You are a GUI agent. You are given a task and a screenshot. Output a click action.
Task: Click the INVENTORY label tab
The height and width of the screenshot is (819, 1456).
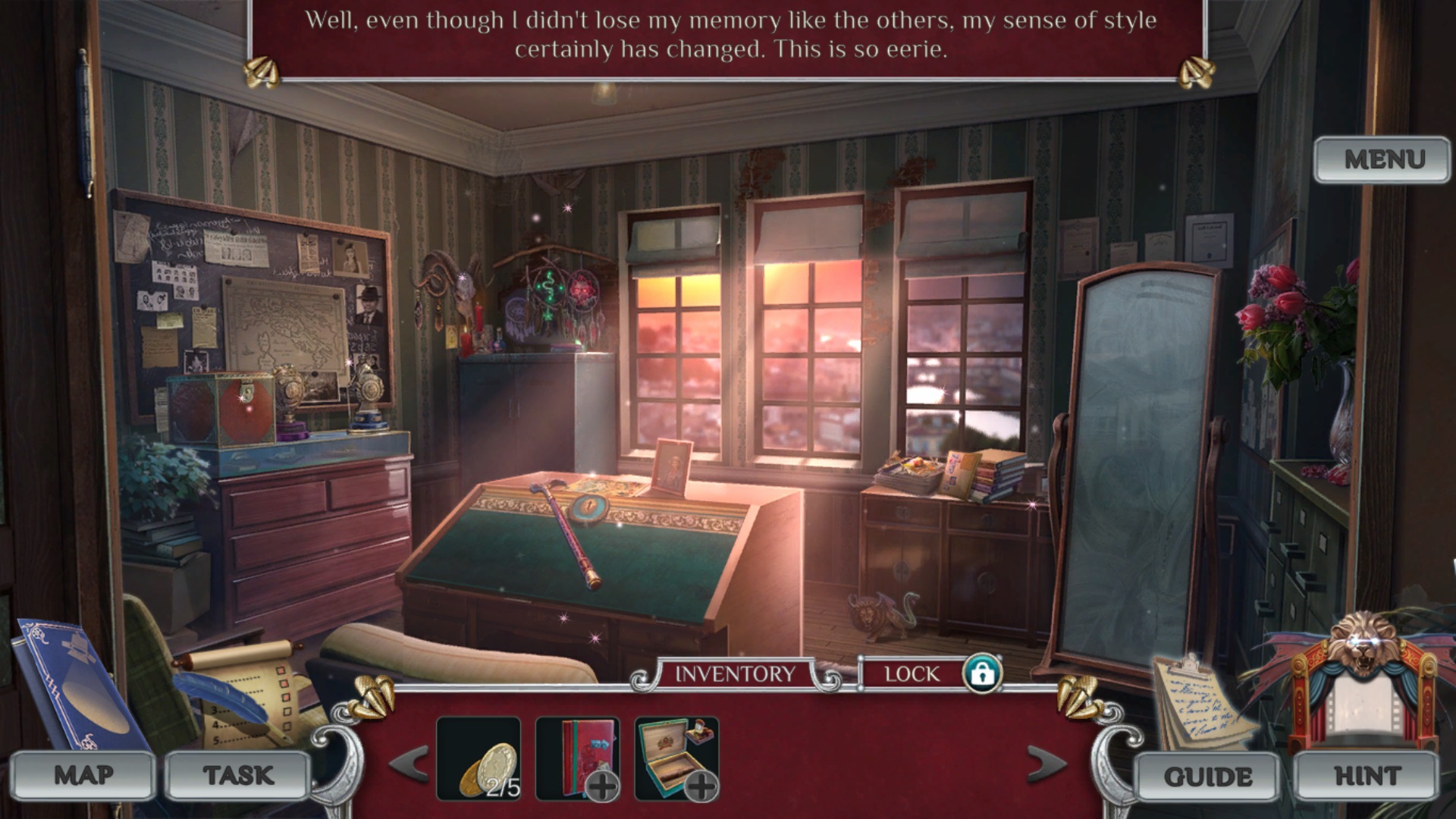tap(735, 673)
